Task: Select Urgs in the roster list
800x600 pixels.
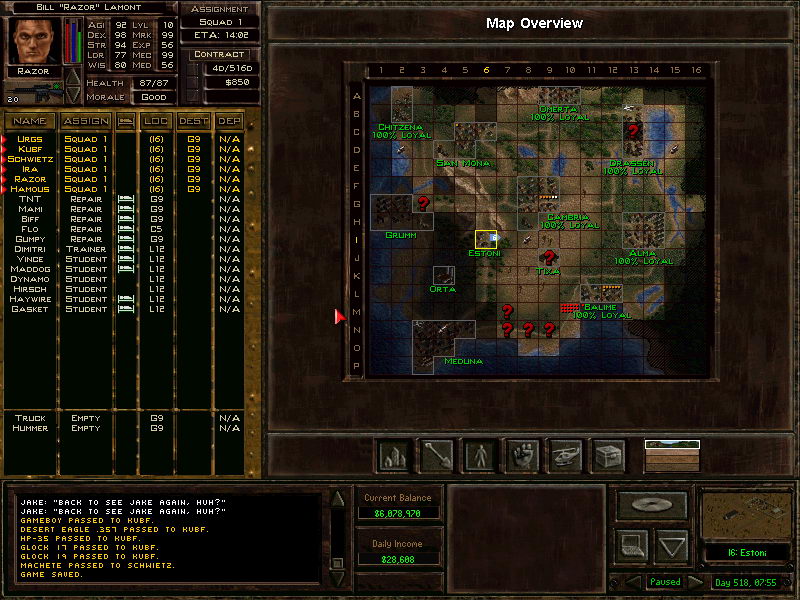Action: tap(30, 139)
